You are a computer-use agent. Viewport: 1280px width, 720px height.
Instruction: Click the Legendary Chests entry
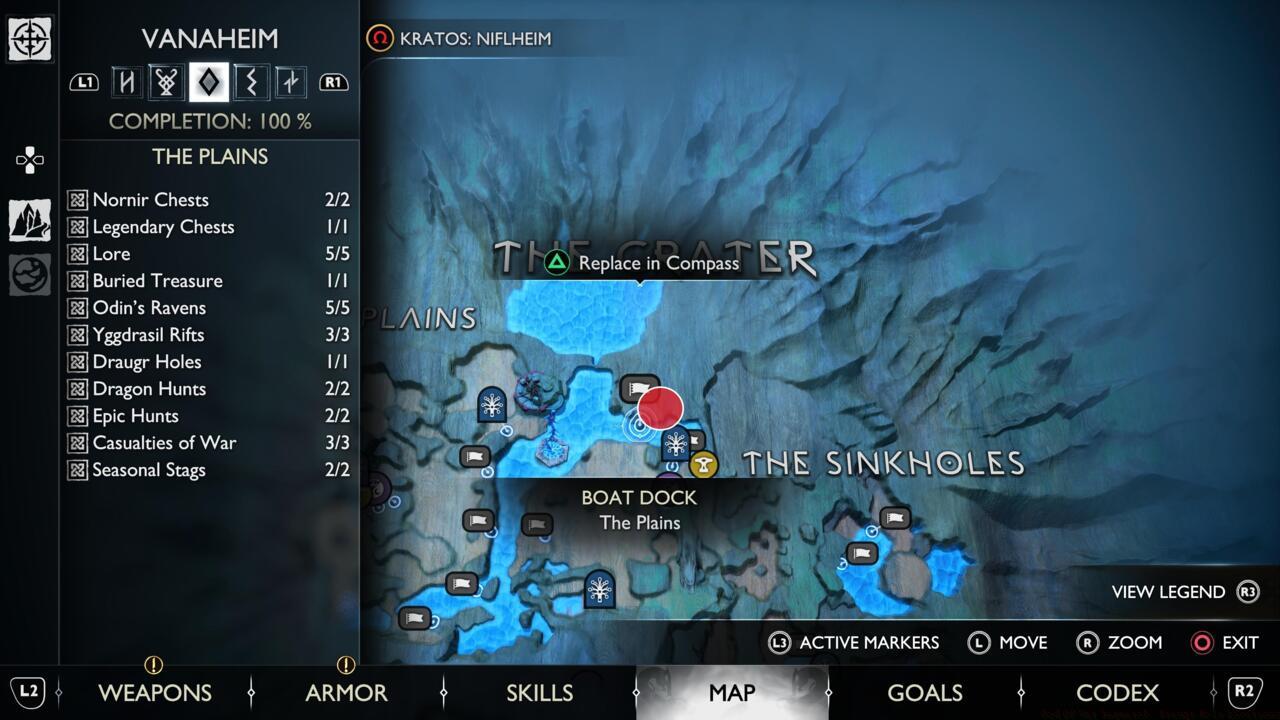point(209,227)
